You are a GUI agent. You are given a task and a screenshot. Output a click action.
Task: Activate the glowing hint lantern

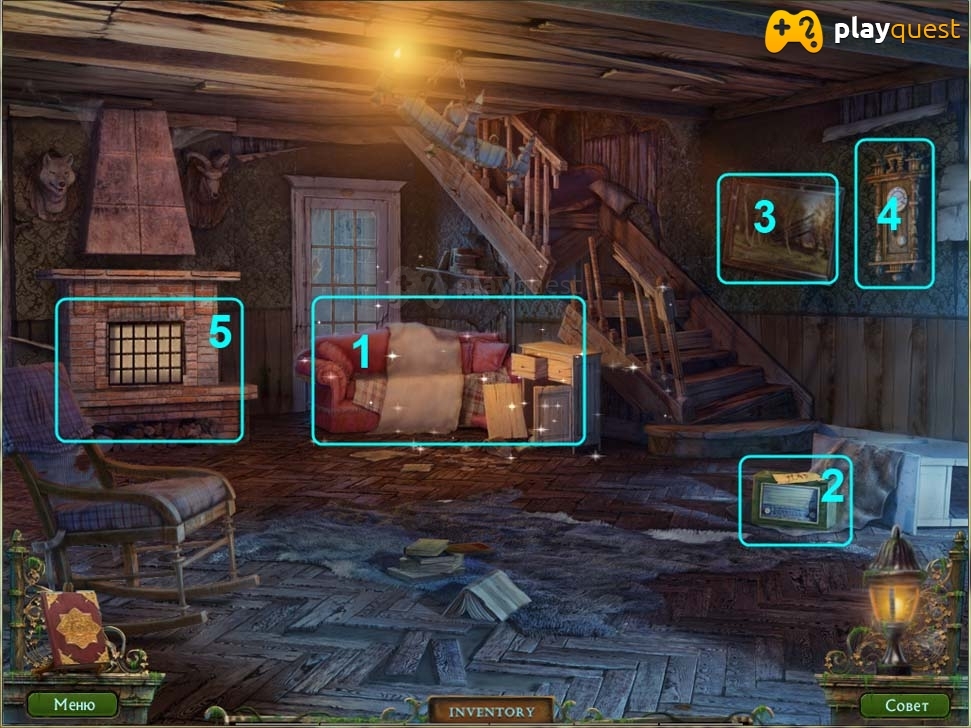coord(892,602)
